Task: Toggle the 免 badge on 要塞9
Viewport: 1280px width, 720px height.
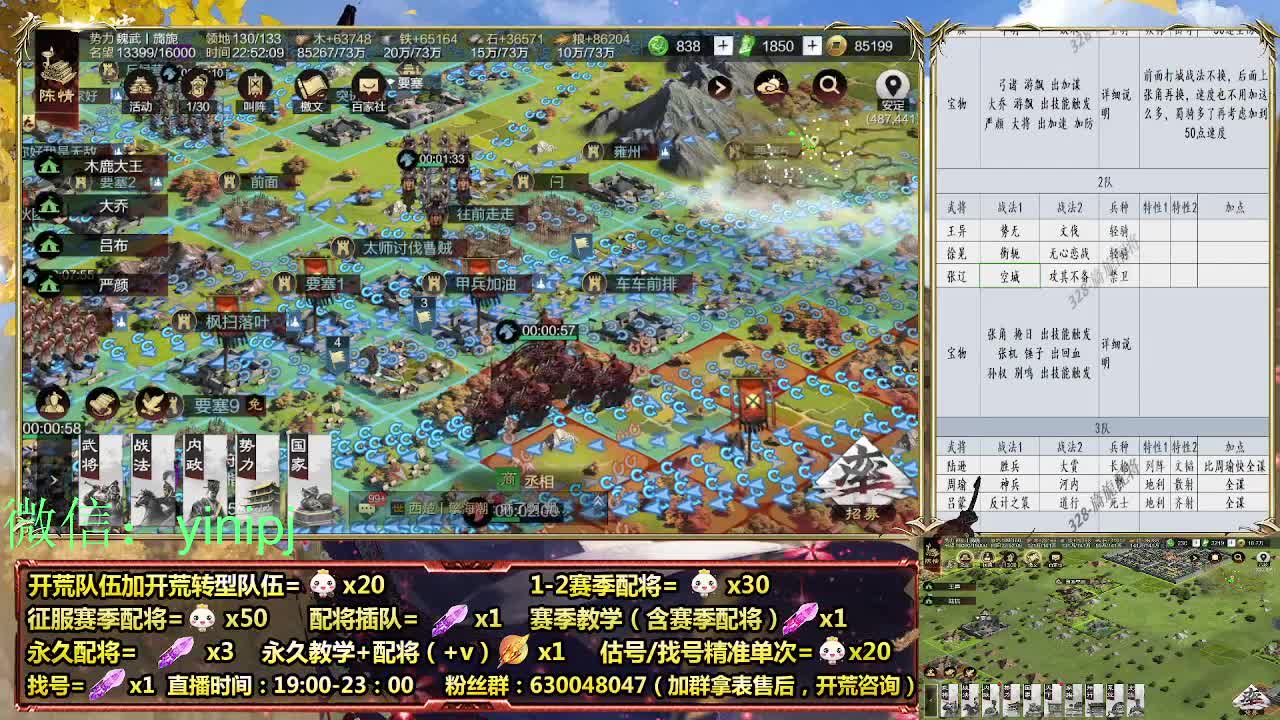Action: 255,406
